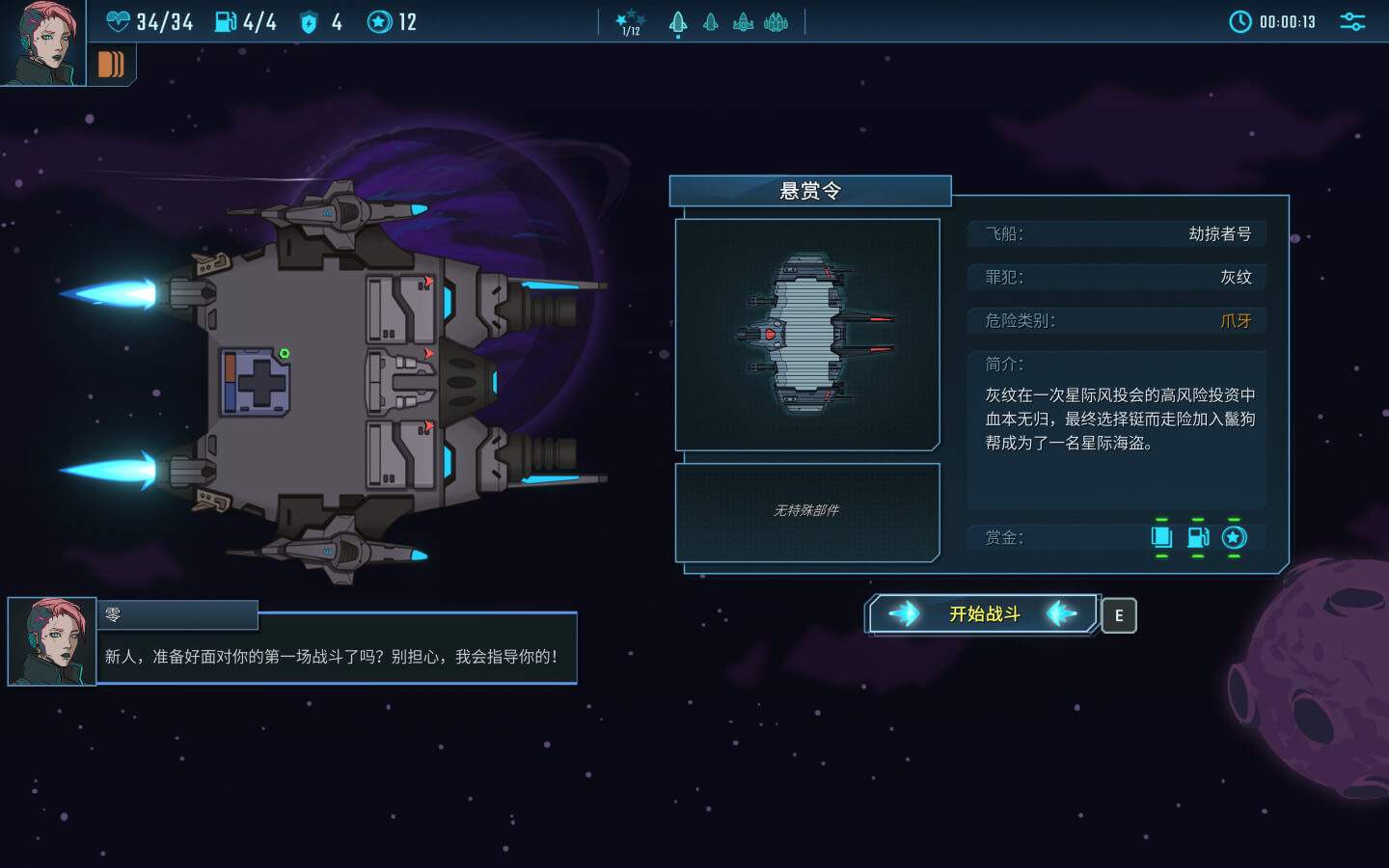This screenshot has height=868, width=1389.
Task: Click the right blue arrow on 开始战斗
Action: 1061,613
